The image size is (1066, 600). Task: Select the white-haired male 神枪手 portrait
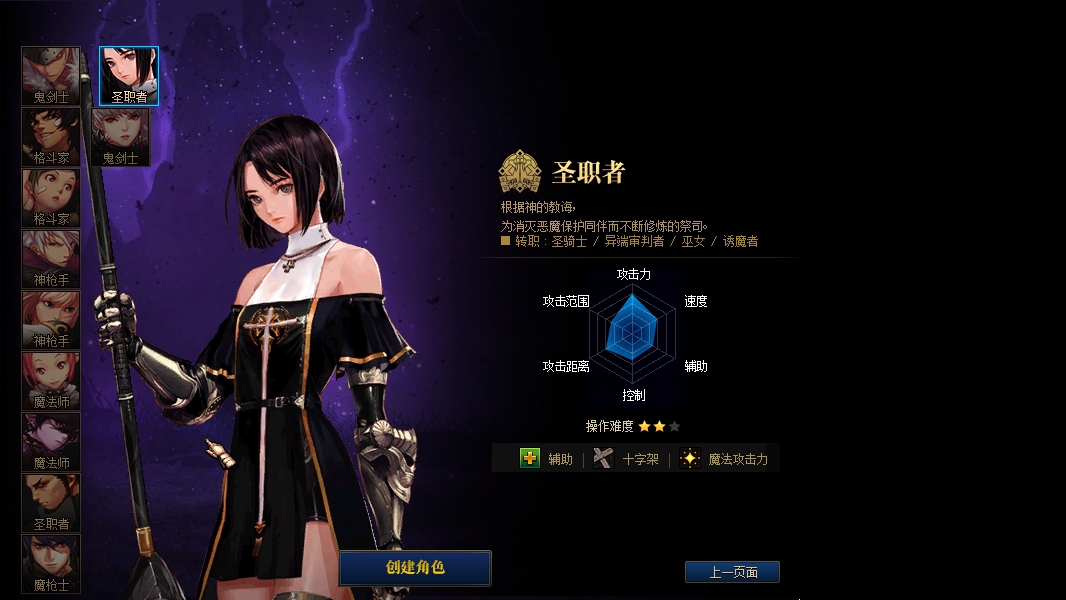pos(51,258)
